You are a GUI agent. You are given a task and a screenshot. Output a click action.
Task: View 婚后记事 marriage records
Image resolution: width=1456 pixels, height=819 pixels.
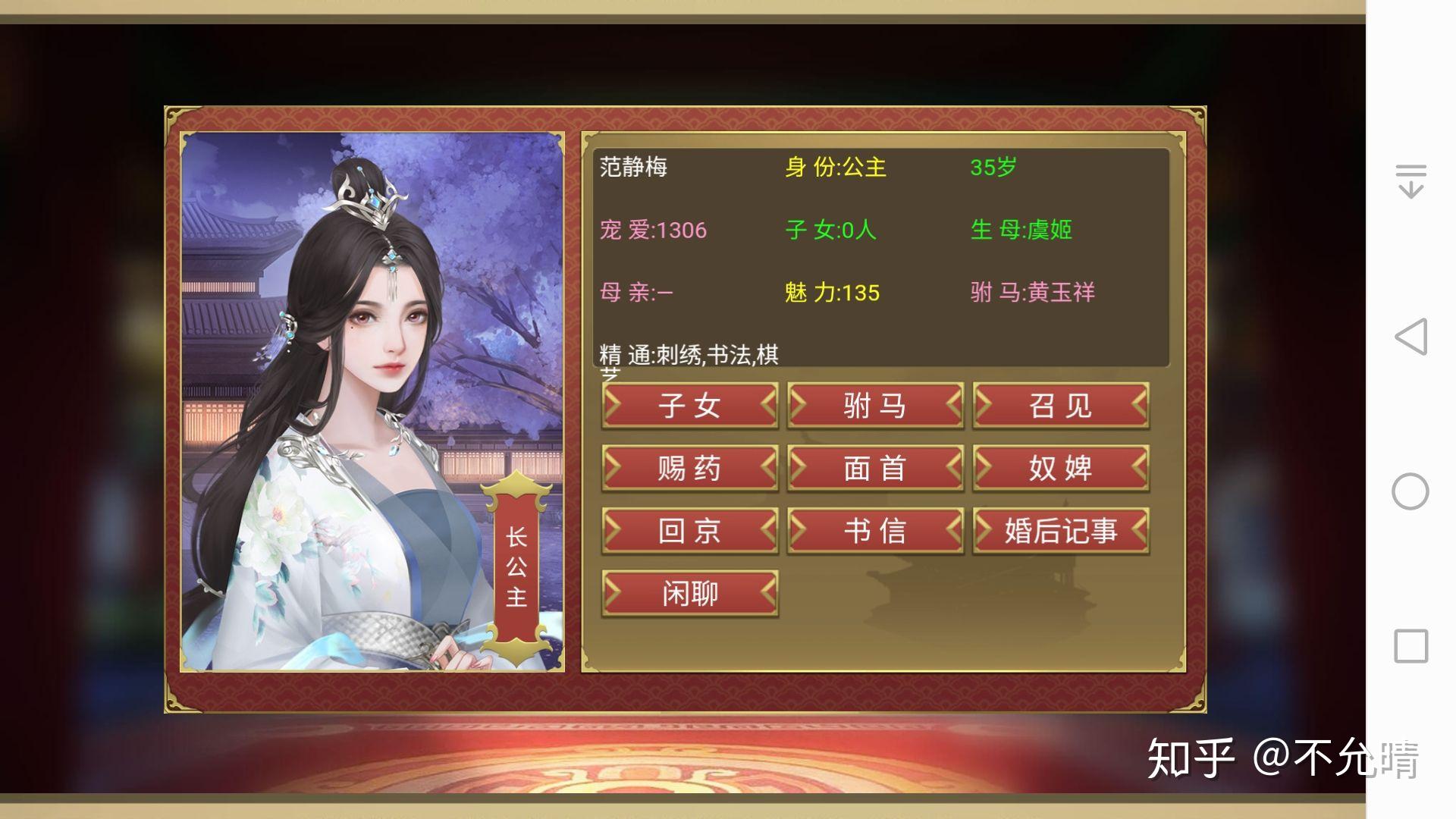pyautogui.click(x=1059, y=531)
